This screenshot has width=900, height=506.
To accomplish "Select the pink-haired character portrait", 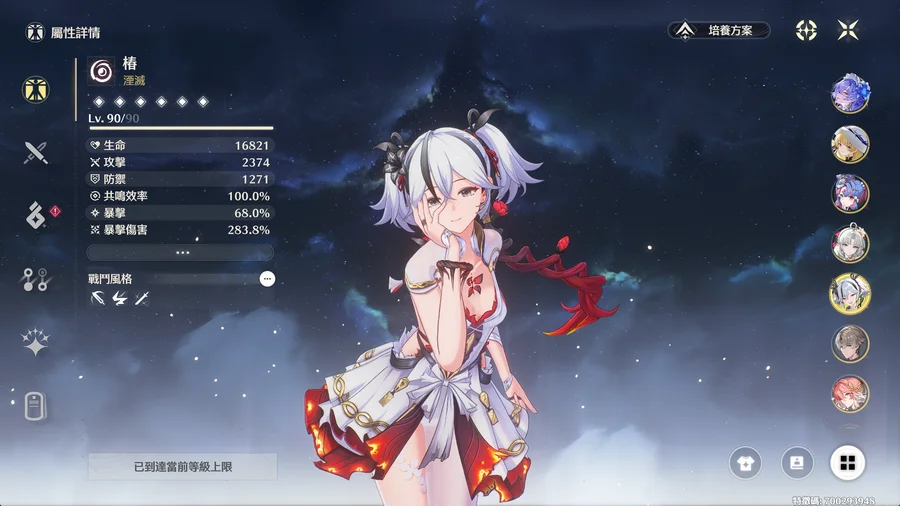I will (x=850, y=393).
